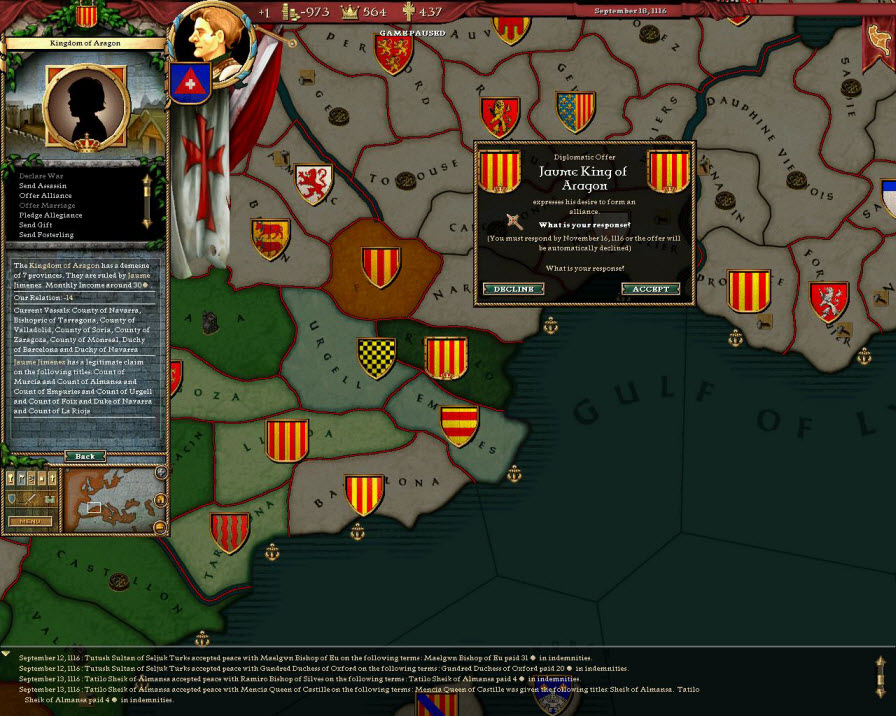Pick Pledge Allegiance in the action list

(51, 215)
